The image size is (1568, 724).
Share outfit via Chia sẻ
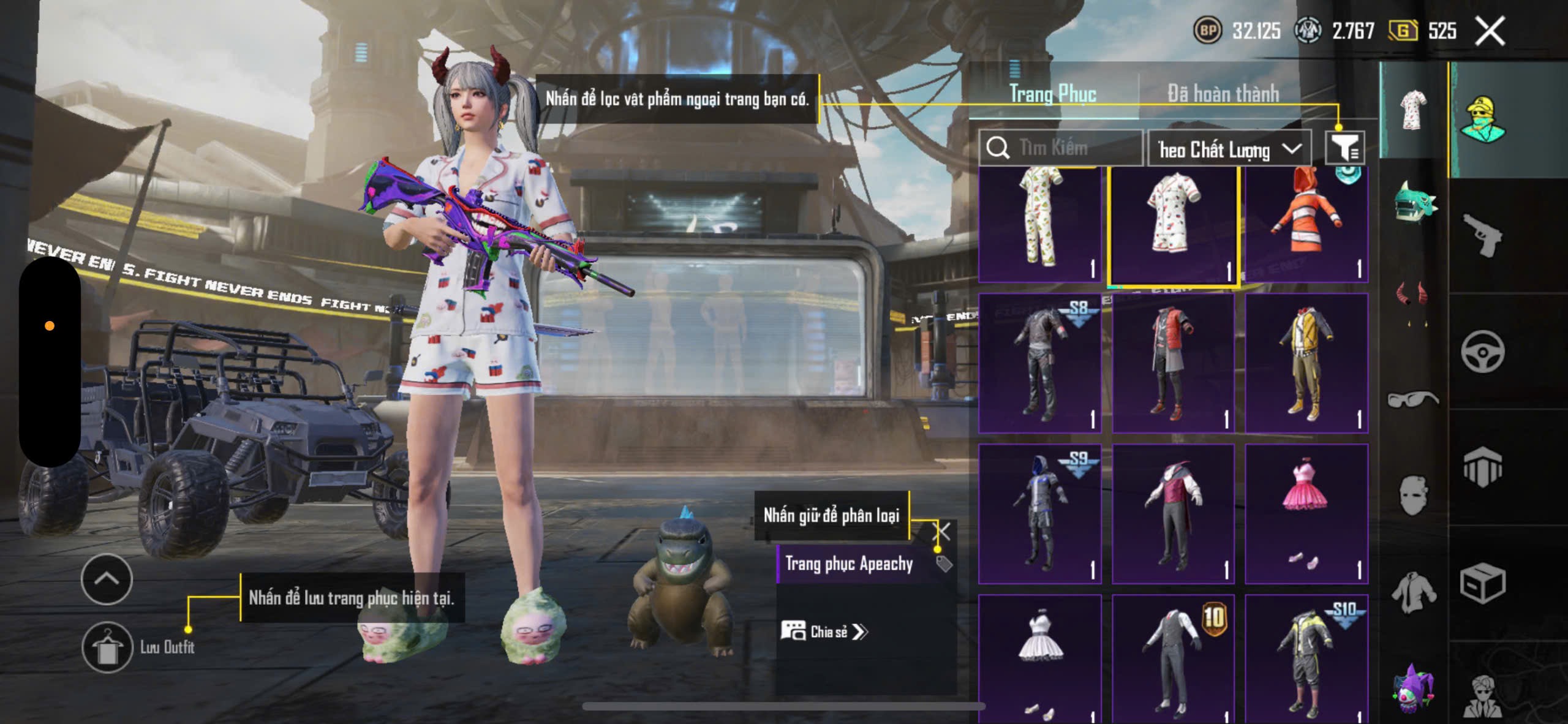(x=824, y=632)
